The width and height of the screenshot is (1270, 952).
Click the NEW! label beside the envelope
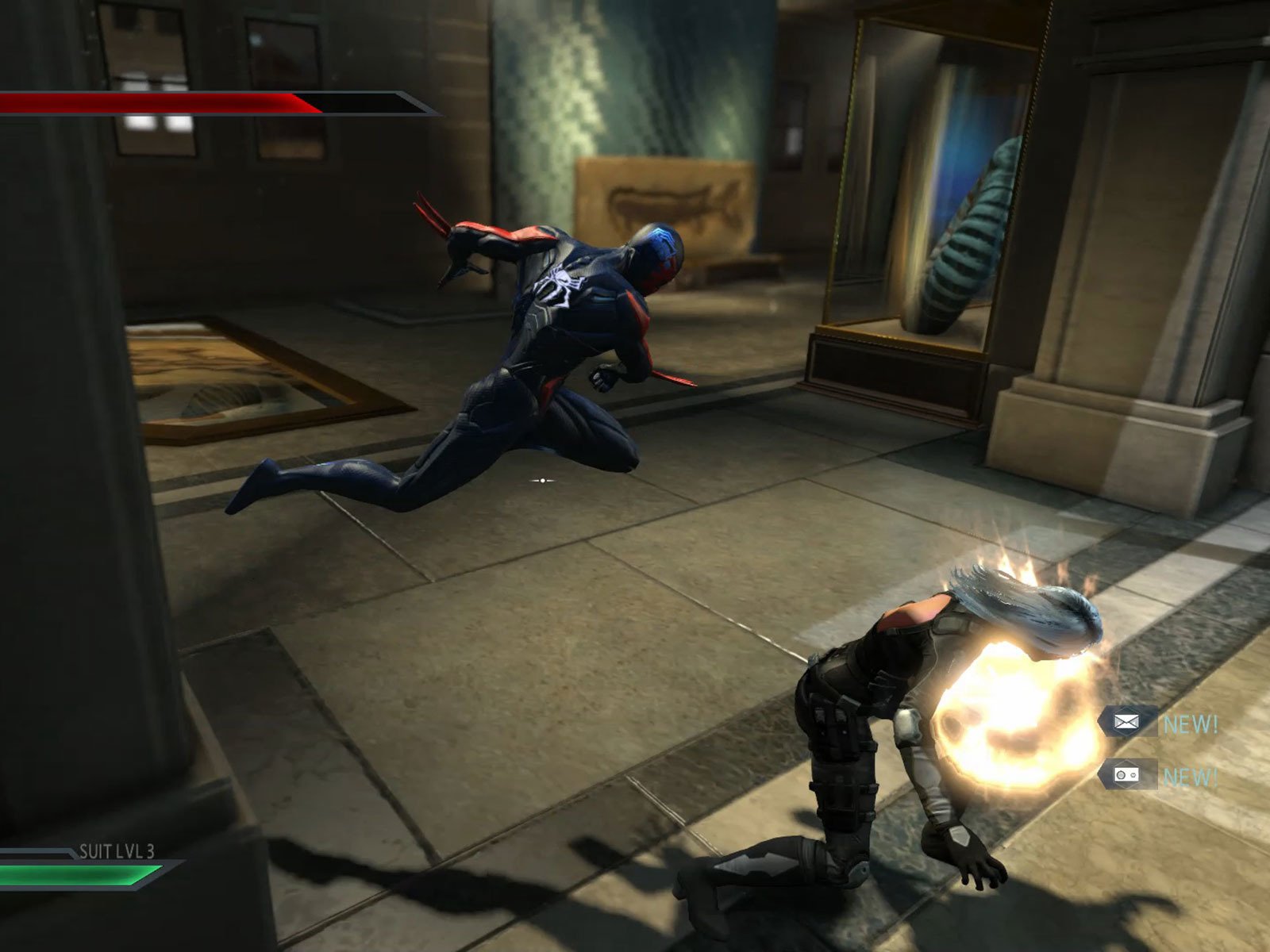click(x=1191, y=722)
